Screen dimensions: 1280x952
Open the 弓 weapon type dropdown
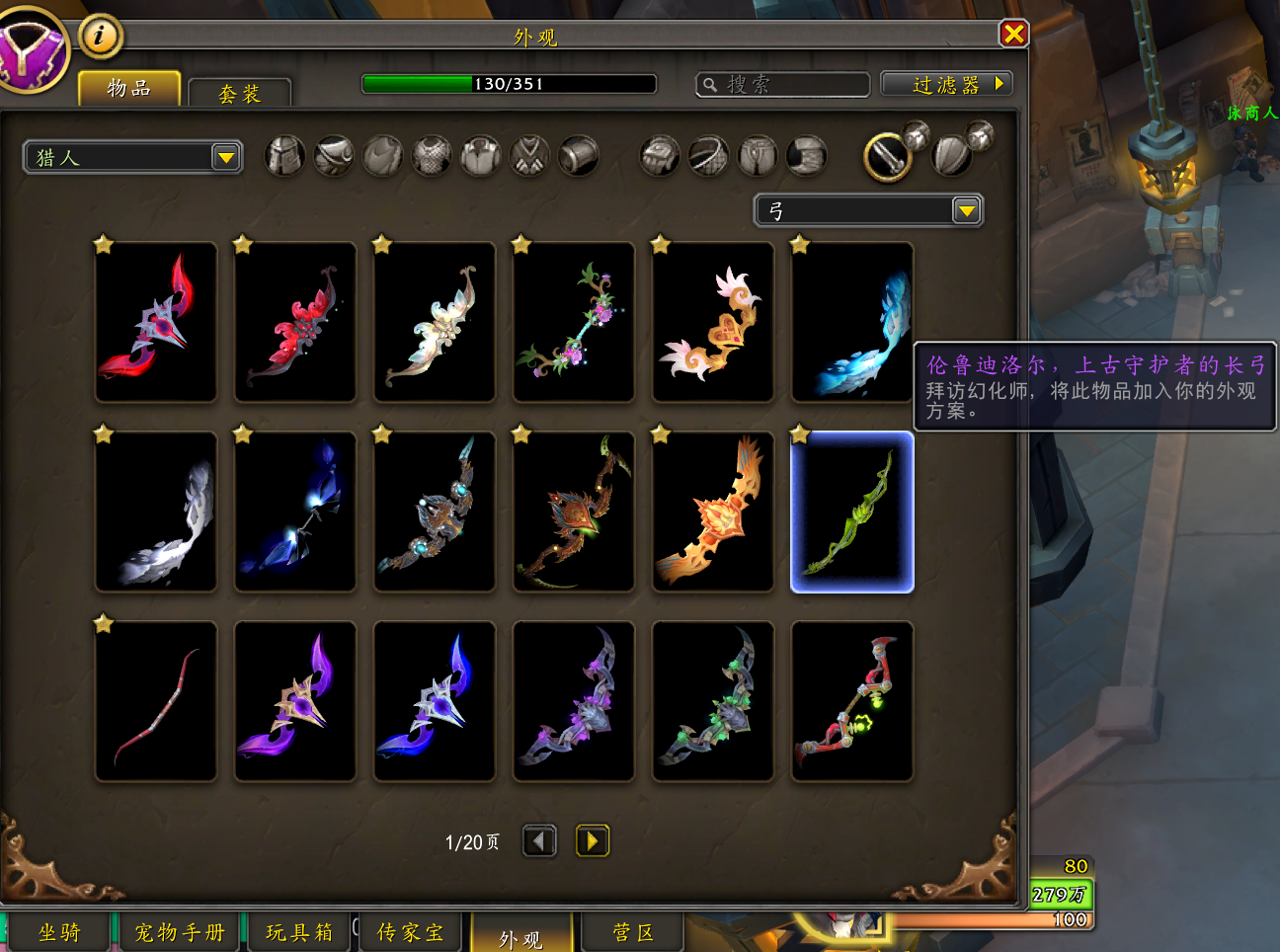click(966, 210)
